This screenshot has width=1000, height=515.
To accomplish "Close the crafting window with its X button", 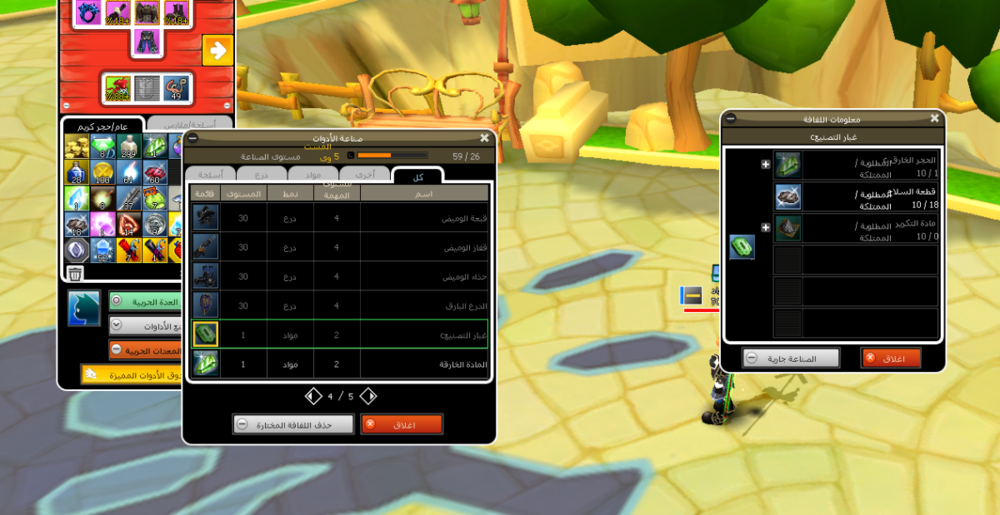I will point(484,139).
